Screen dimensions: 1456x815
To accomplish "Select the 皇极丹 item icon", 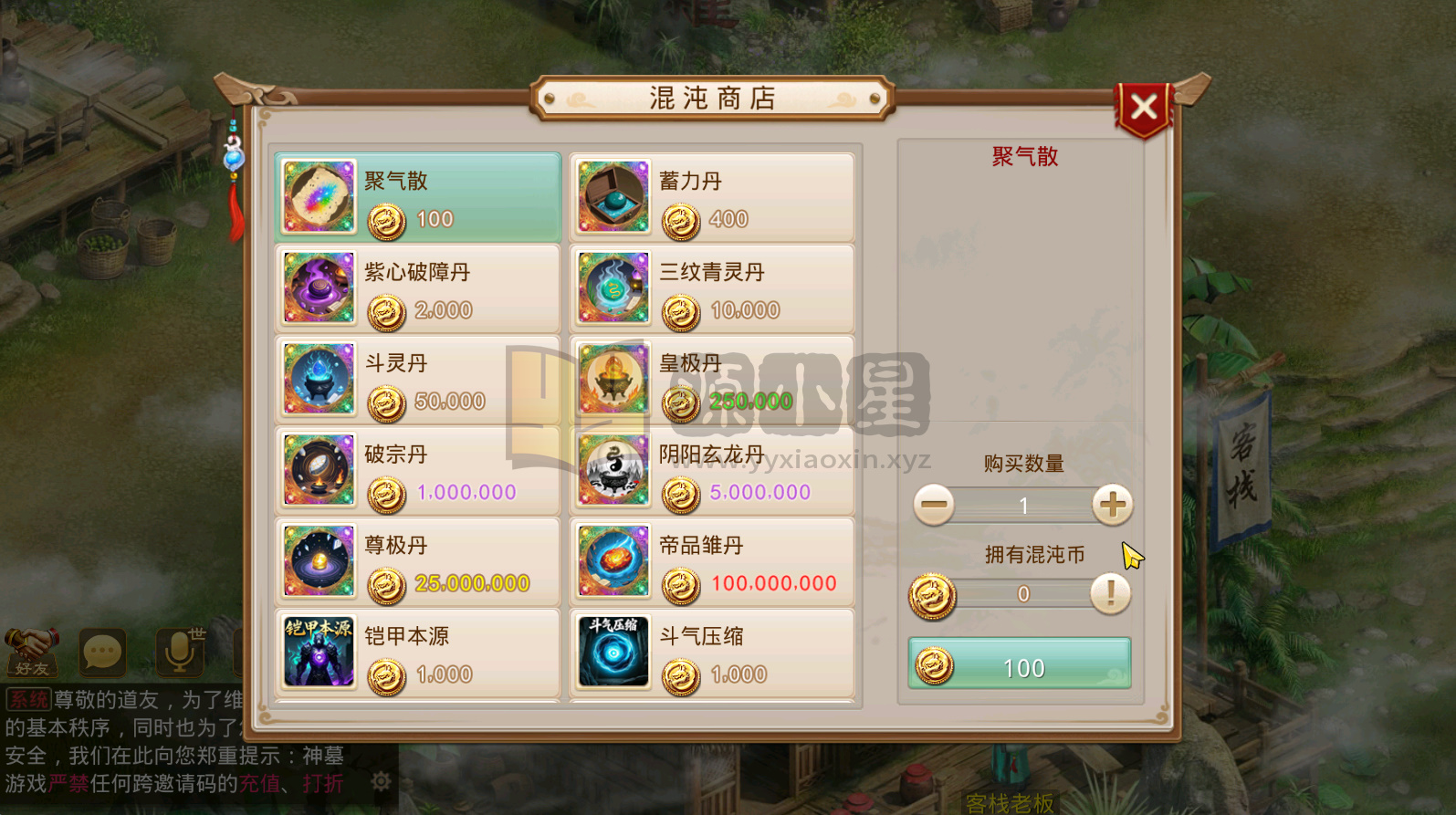I will [613, 379].
